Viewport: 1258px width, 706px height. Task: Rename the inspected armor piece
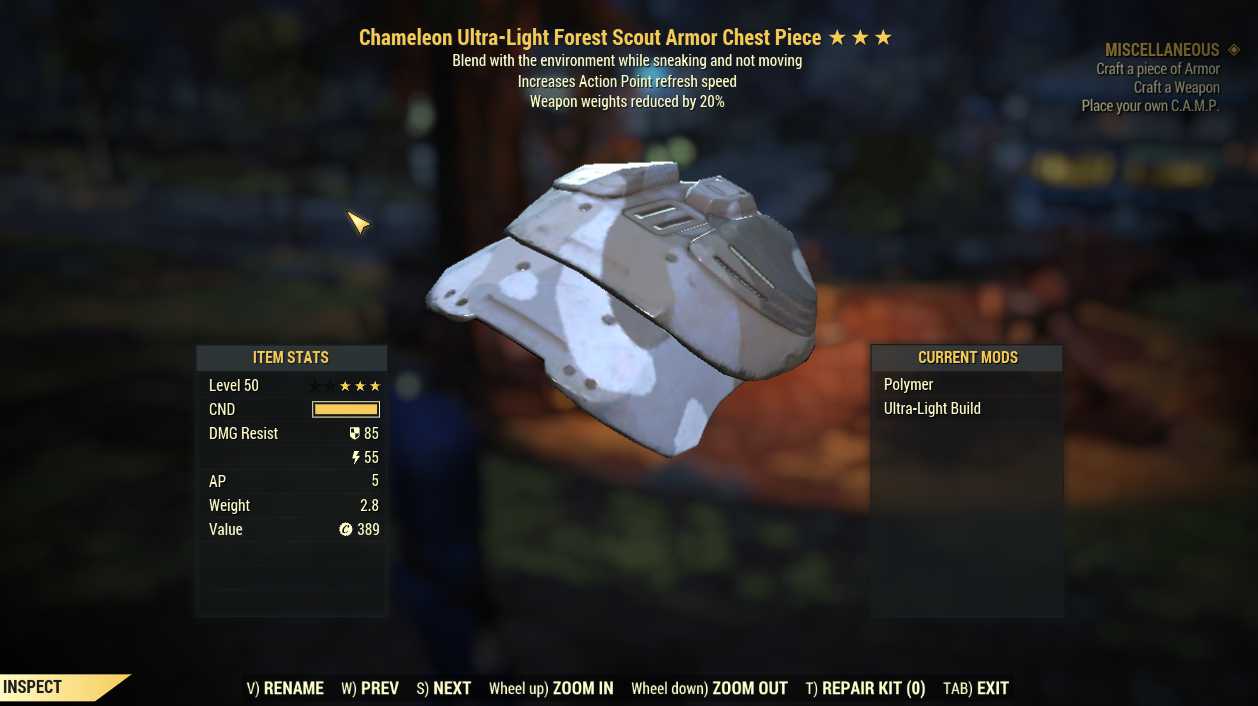[285, 688]
